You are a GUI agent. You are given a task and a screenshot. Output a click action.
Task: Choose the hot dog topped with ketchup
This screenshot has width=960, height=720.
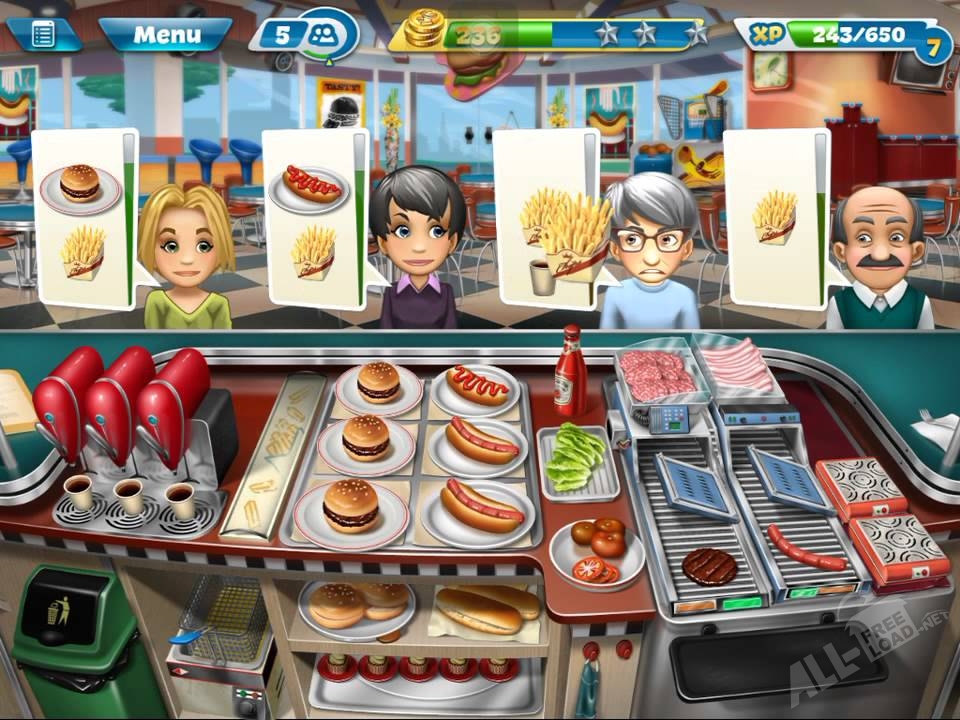(x=477, y=385)
